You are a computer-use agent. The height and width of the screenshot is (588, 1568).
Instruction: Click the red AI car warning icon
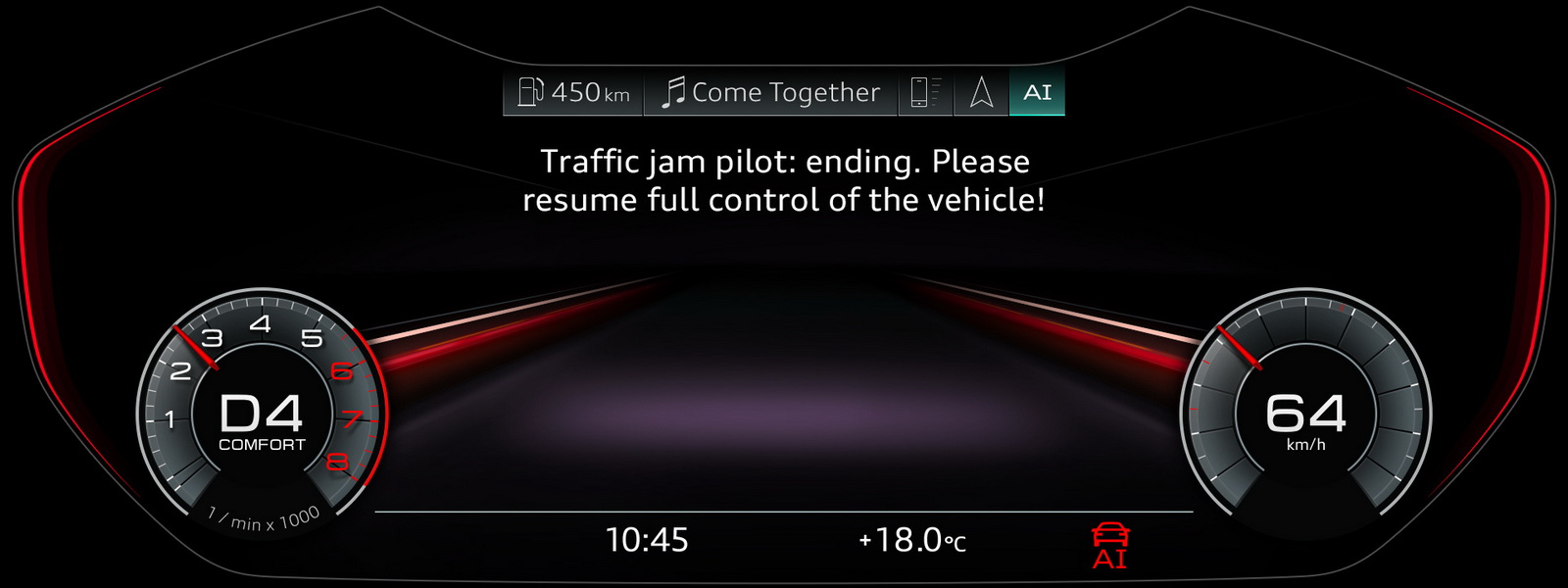(1110, 546)
